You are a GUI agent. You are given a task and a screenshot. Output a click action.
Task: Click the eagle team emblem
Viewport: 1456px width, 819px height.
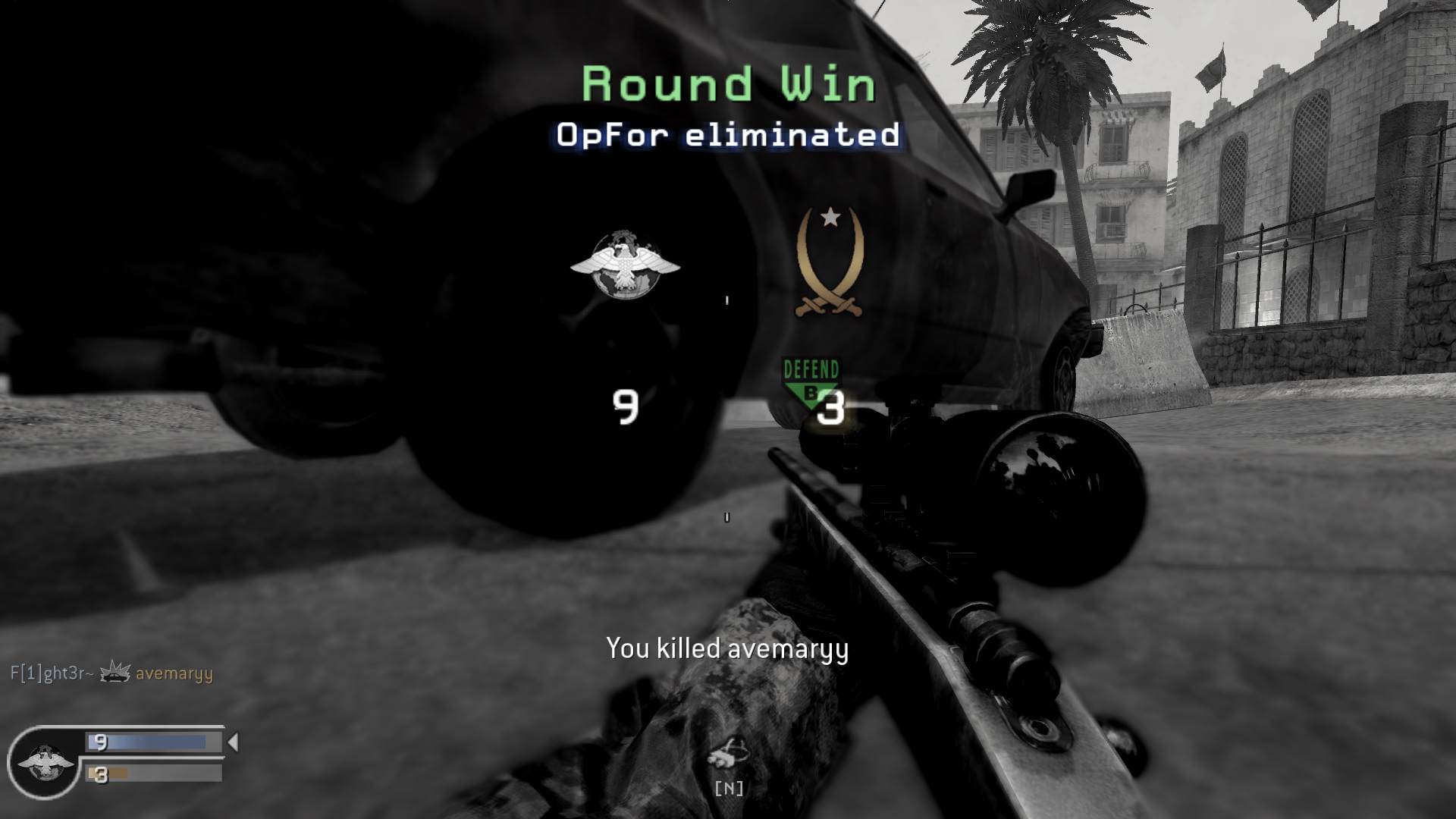click(626, 265)
